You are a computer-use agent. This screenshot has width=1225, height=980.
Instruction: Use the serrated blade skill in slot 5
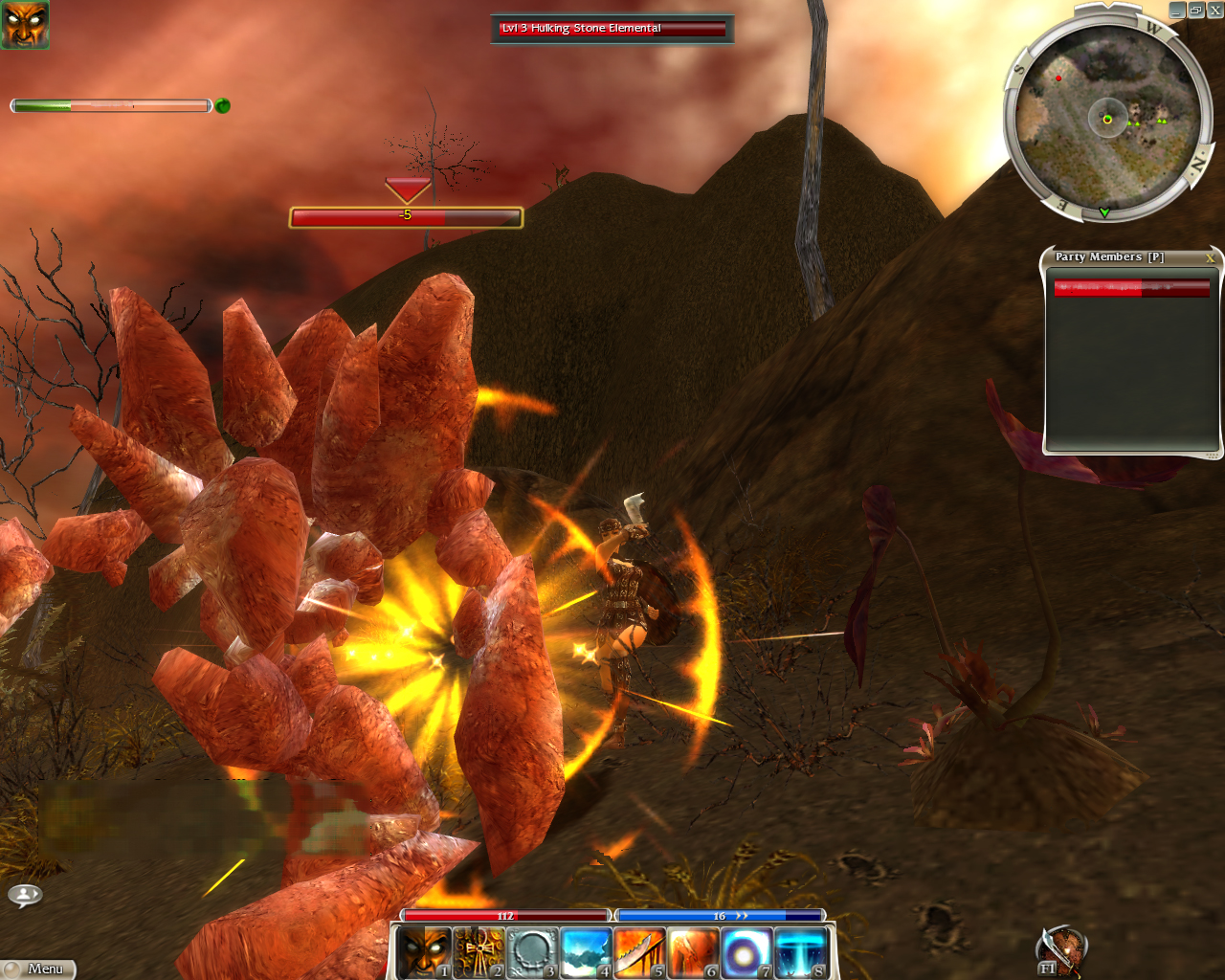(x=638, y=952)
